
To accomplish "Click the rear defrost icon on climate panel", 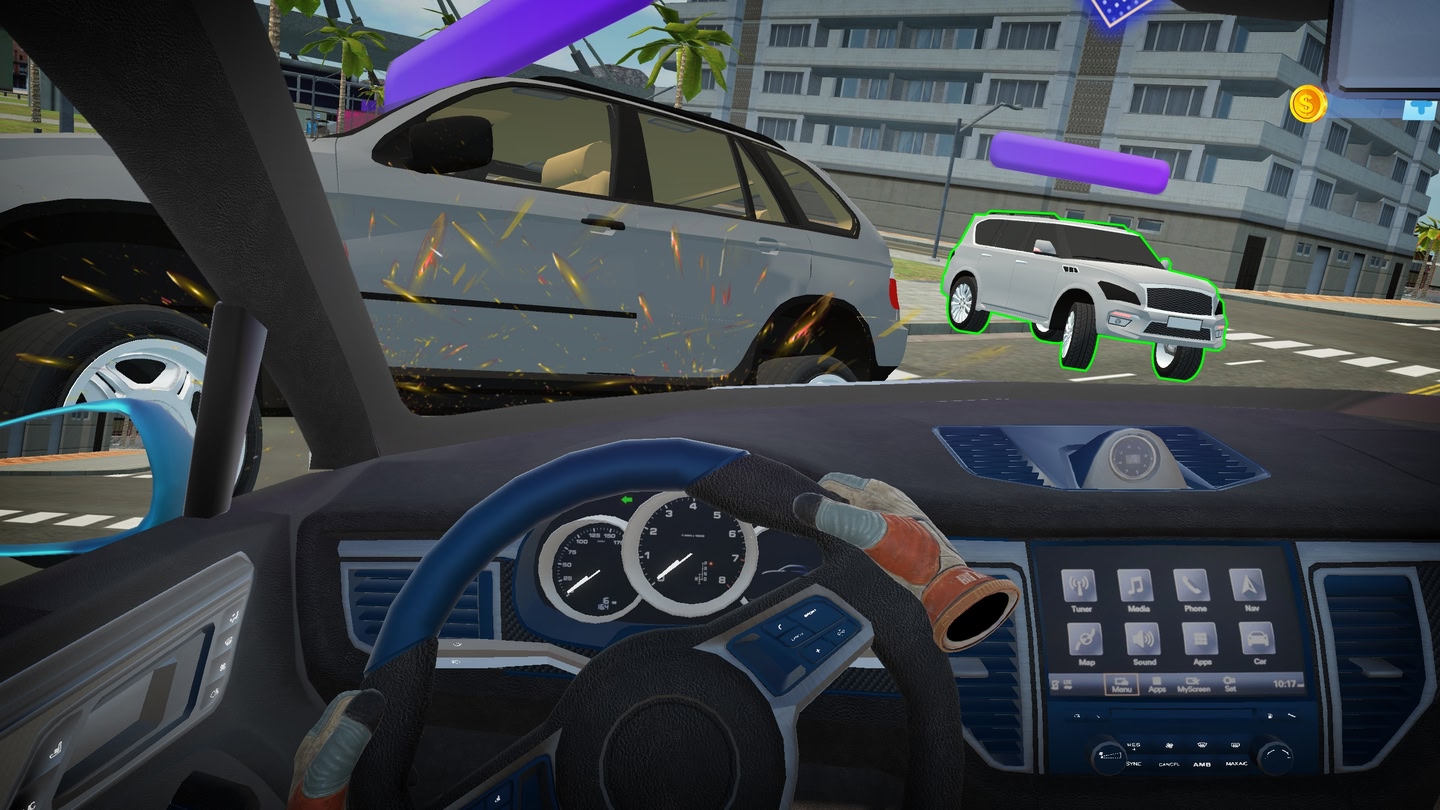I will tap(1236, 745).
